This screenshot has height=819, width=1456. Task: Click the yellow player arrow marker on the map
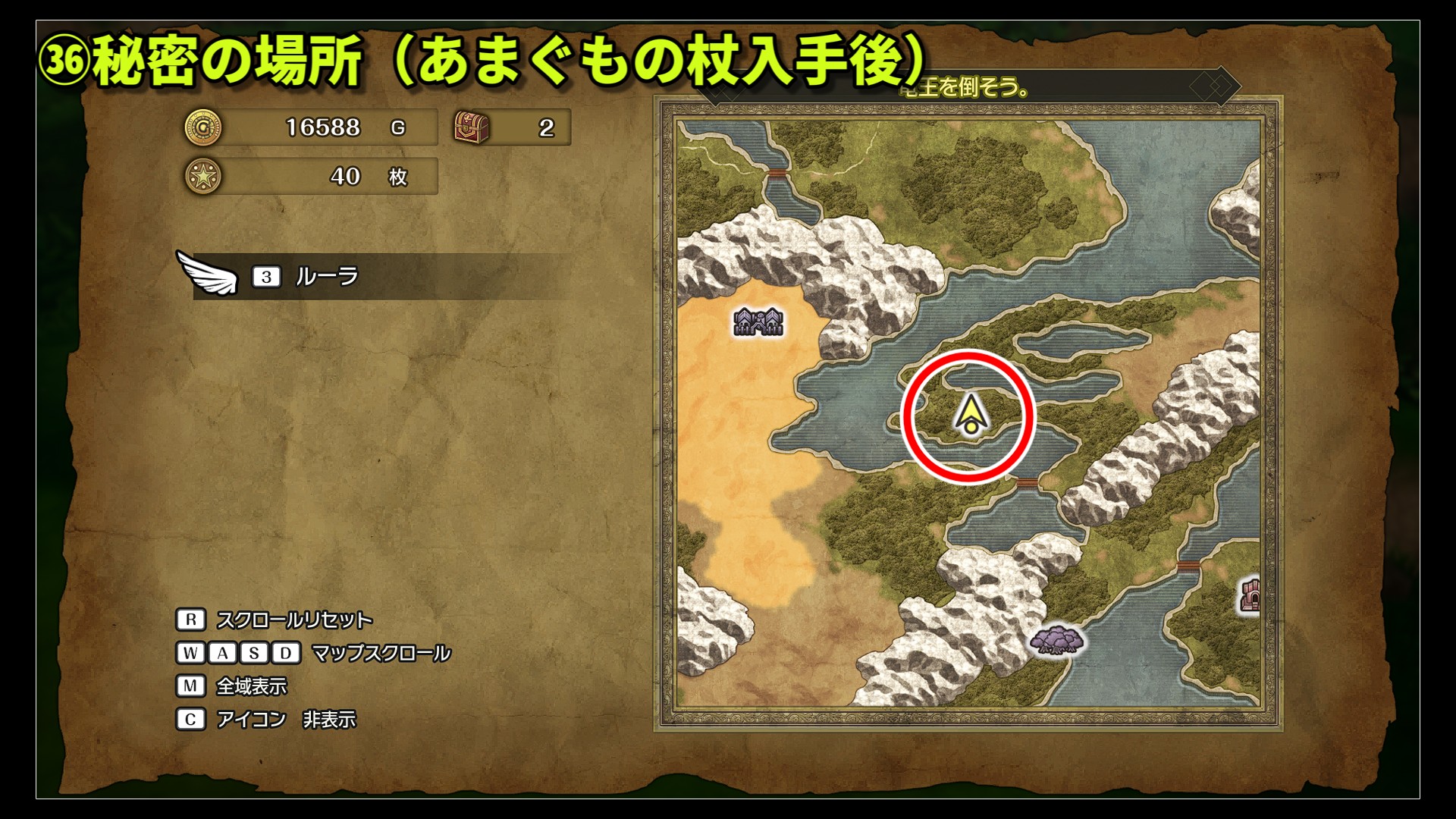click(970, 416)
